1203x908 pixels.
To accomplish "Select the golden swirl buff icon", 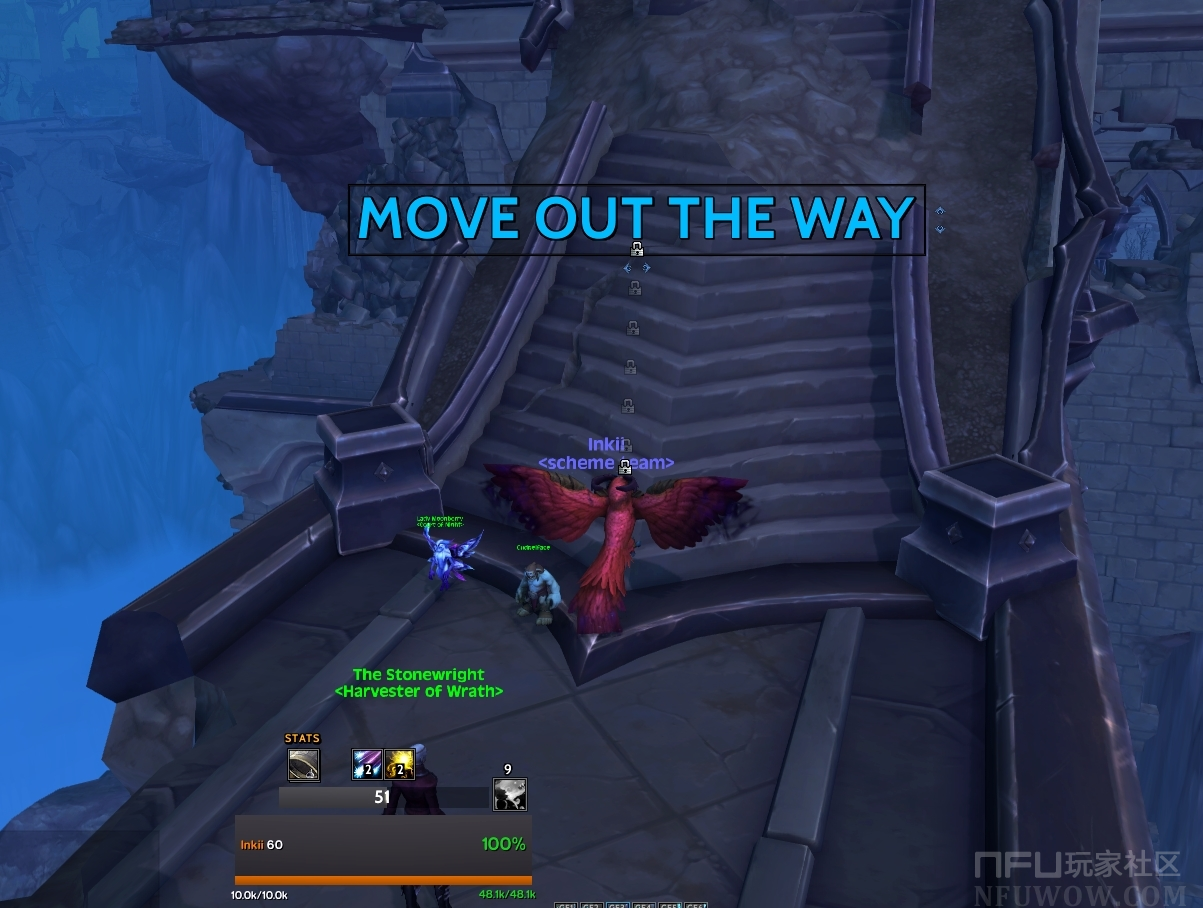I will pyautogui.click(x=400, y=765).
